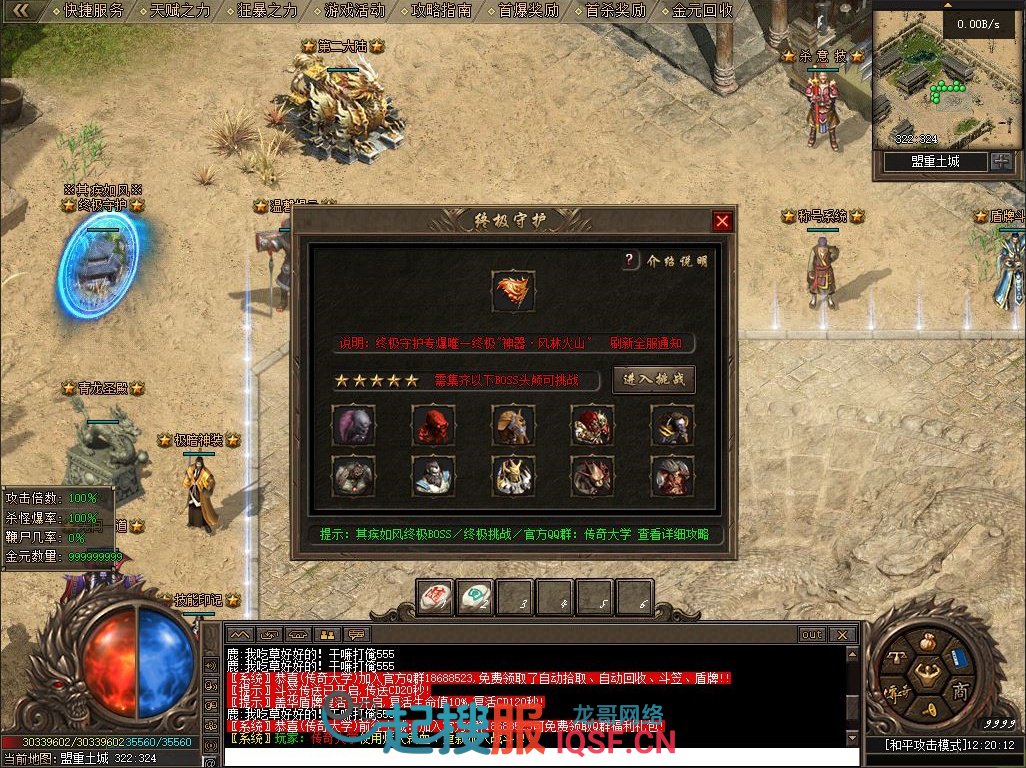Show the 攻略指南 guide
The width and height of the screenshot is (1026, 768).
tap(441, 11)
